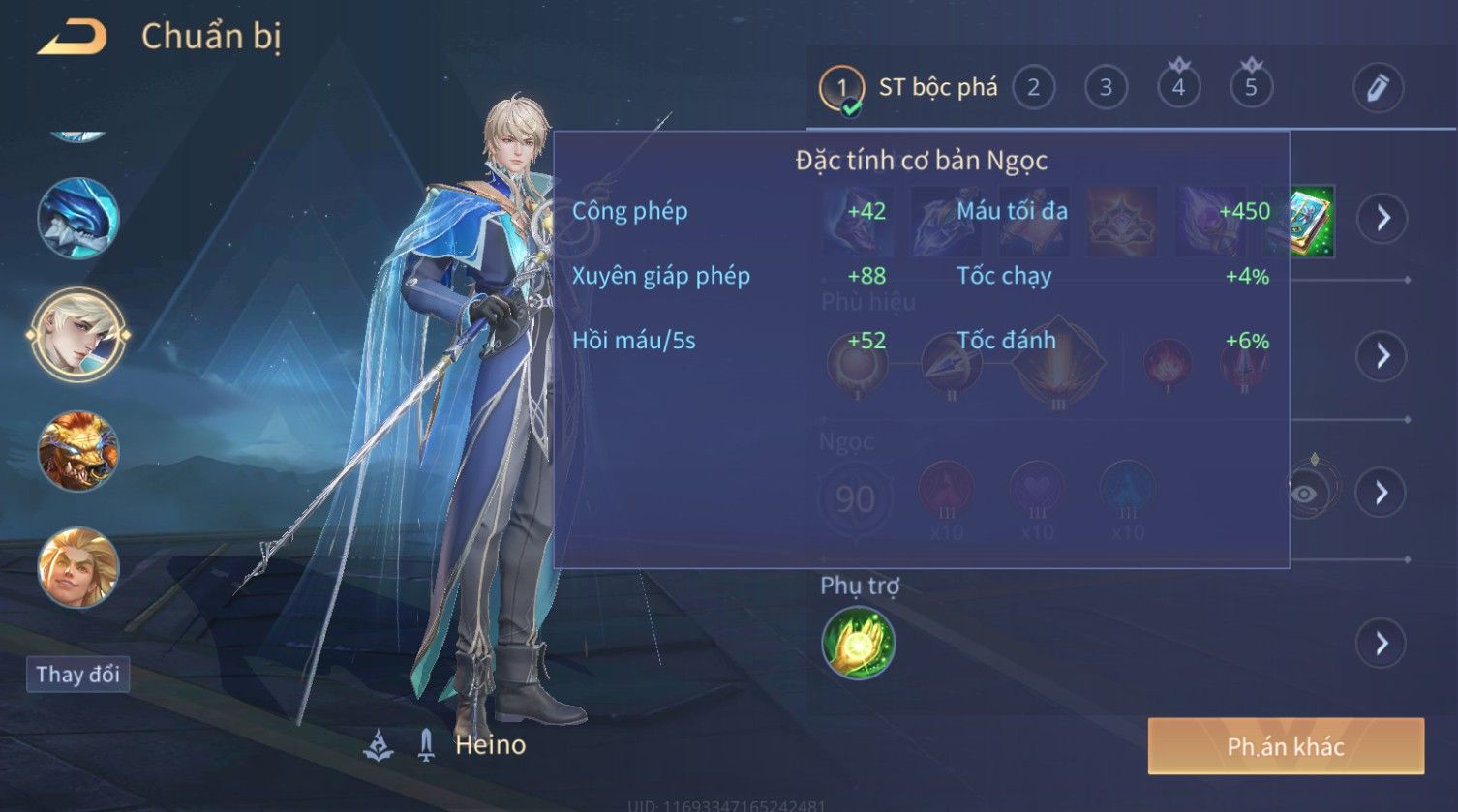Switch to preset slot 2
This screenshot has width=1458, height=812.
pyautogui.click(x=1033, y=88)
